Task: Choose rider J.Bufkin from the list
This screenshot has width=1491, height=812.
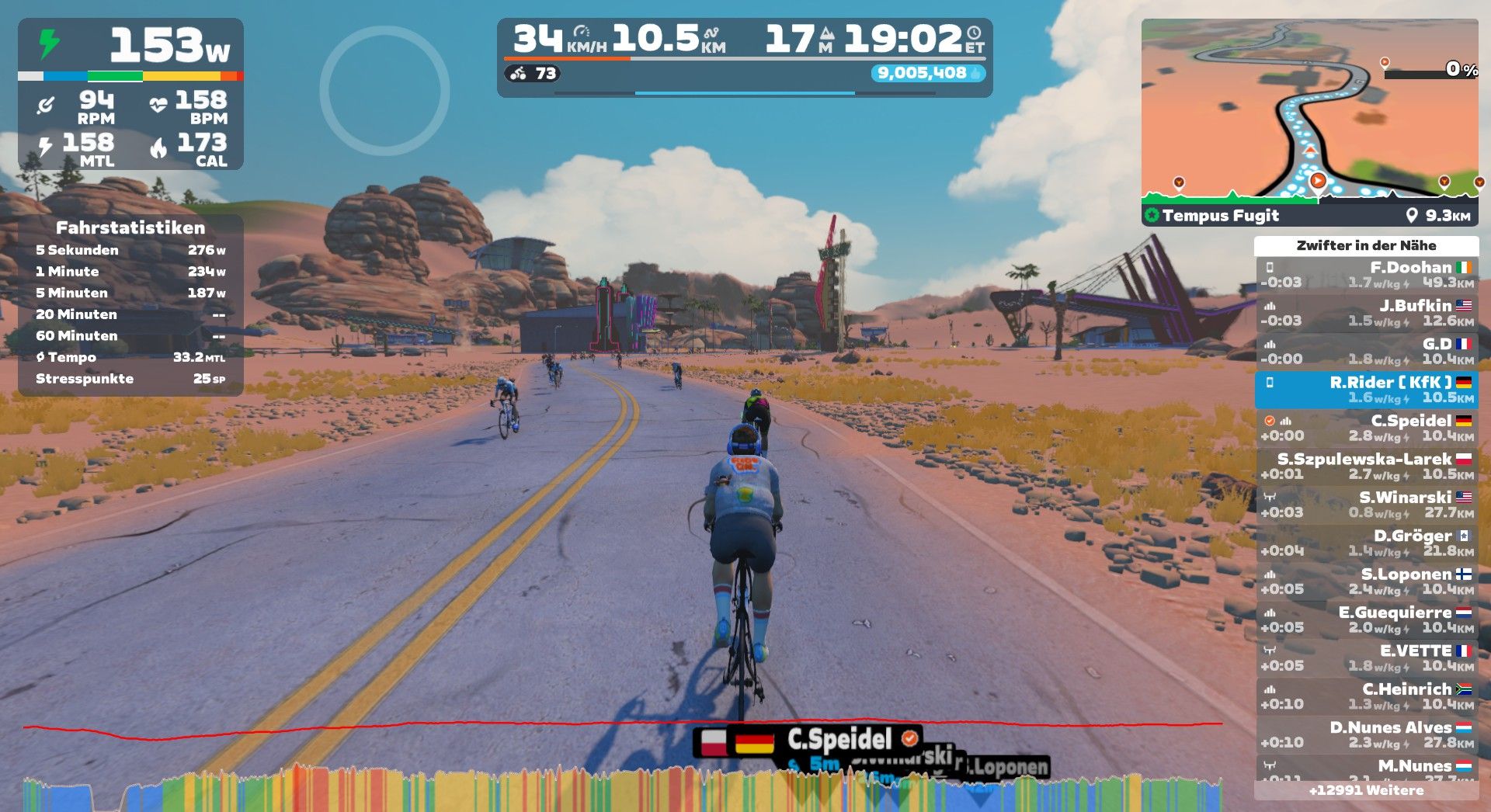Action: tap(1366, 313)
